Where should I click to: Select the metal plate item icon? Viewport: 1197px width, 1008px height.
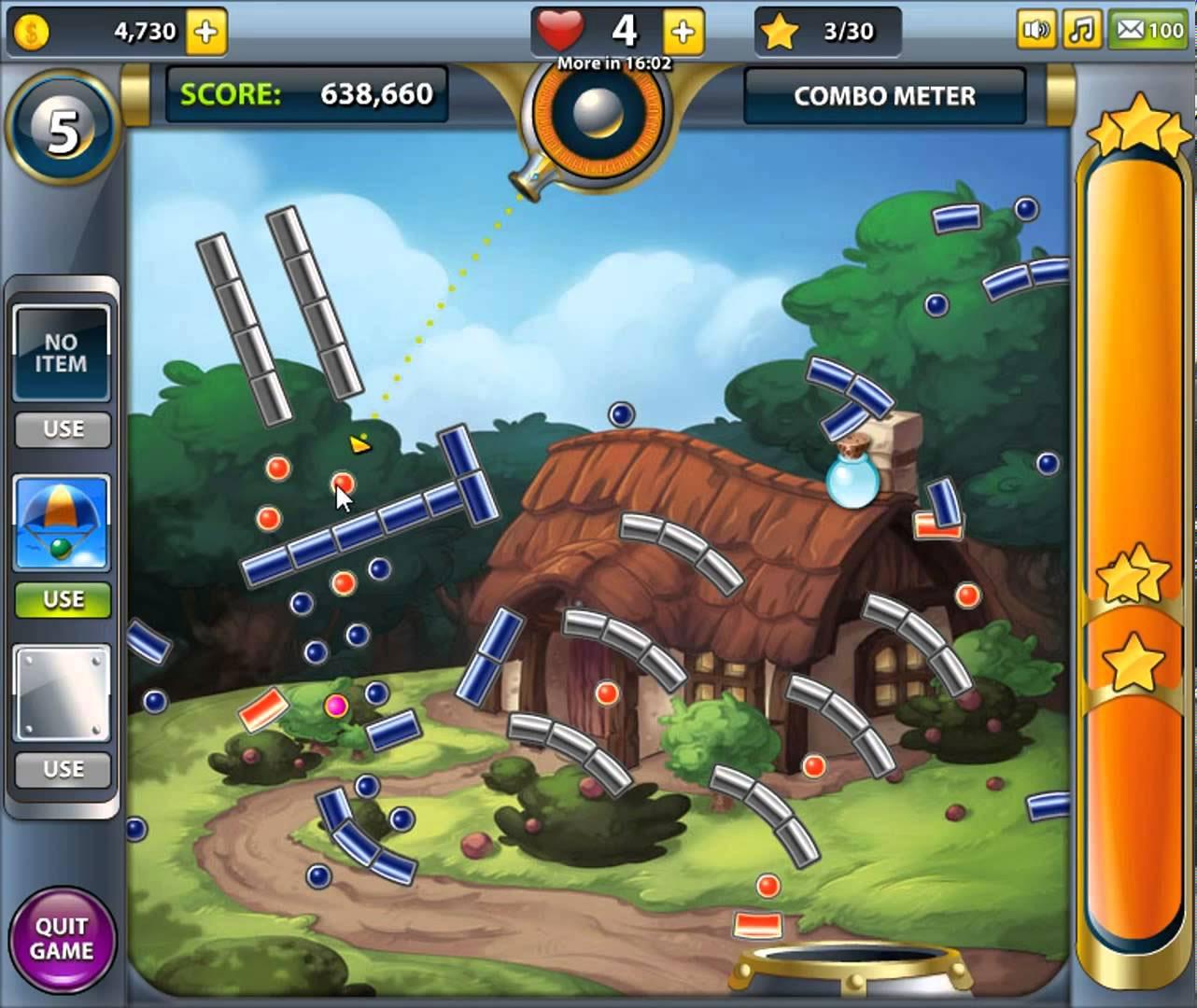point(63,693)
